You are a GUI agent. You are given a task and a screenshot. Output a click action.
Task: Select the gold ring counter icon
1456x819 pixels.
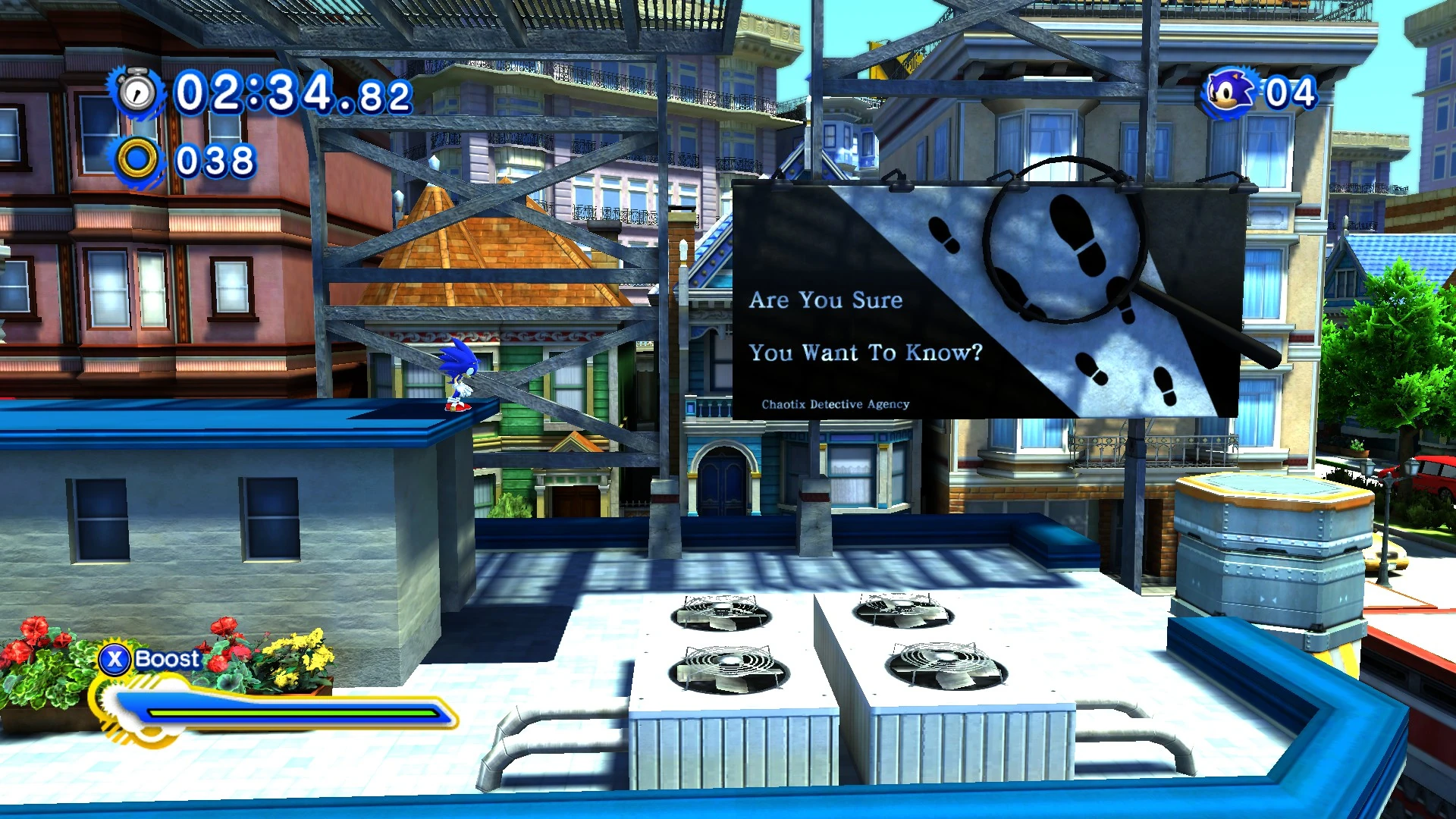pyautogui.click(x=137, y=160)
